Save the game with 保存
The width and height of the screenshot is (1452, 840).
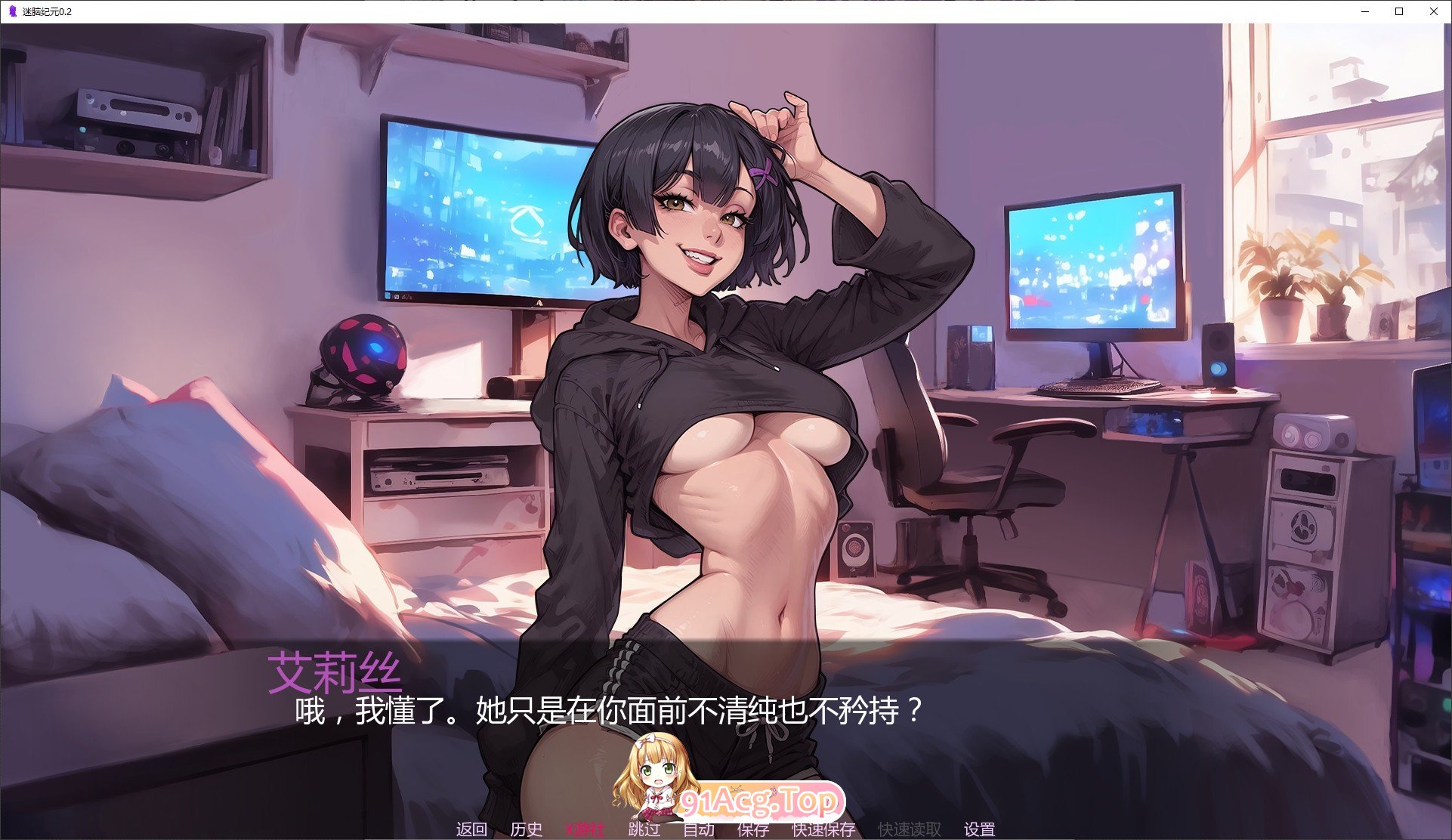751,829
